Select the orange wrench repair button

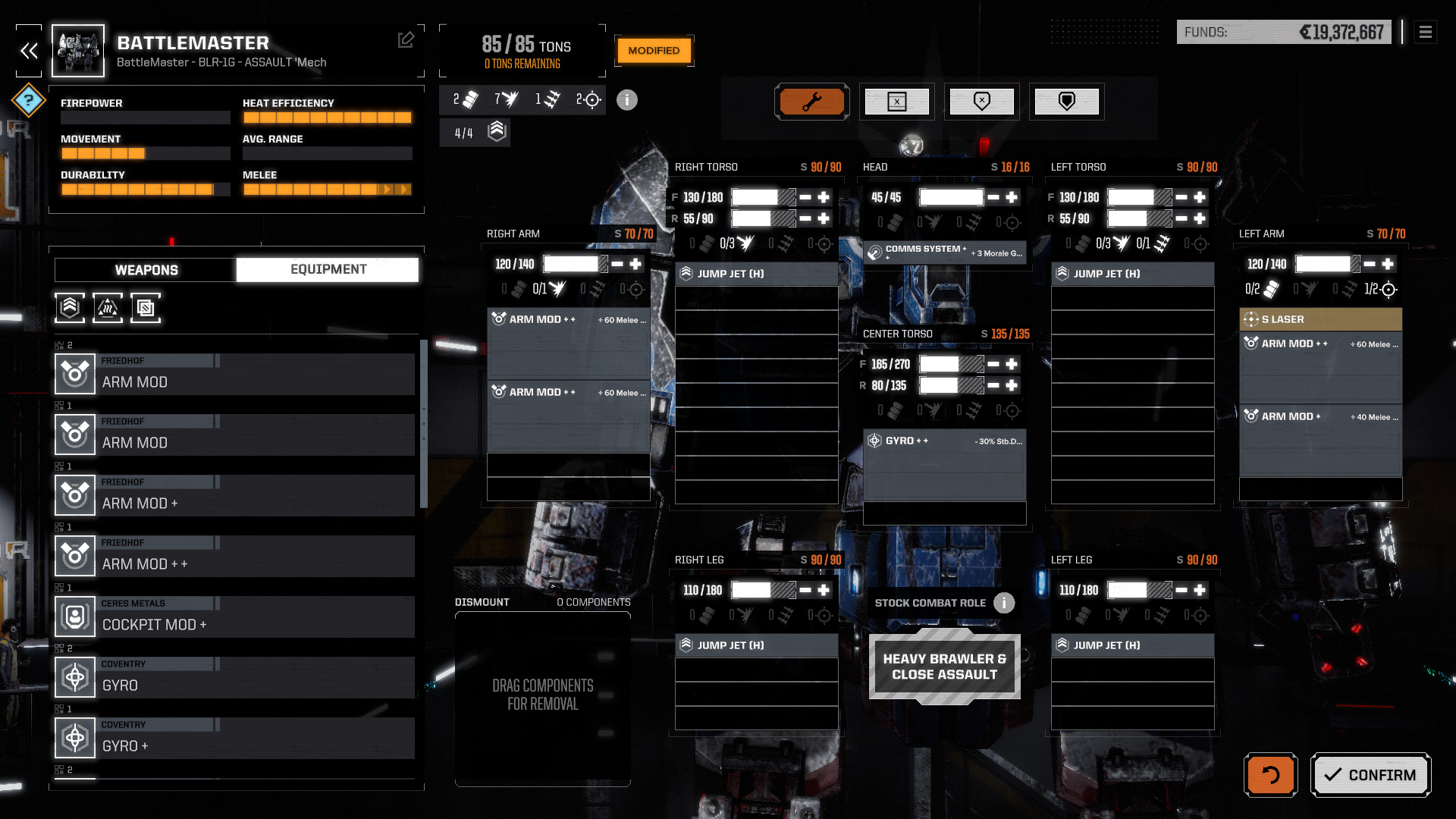811,102
